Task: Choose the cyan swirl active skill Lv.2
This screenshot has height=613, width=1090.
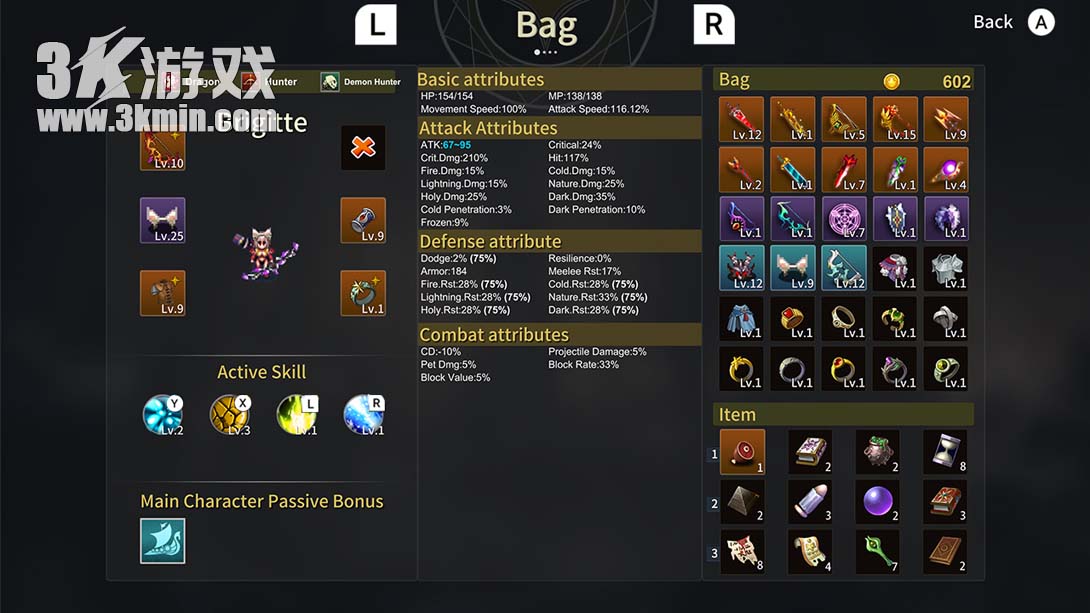Action: point(163,414)
